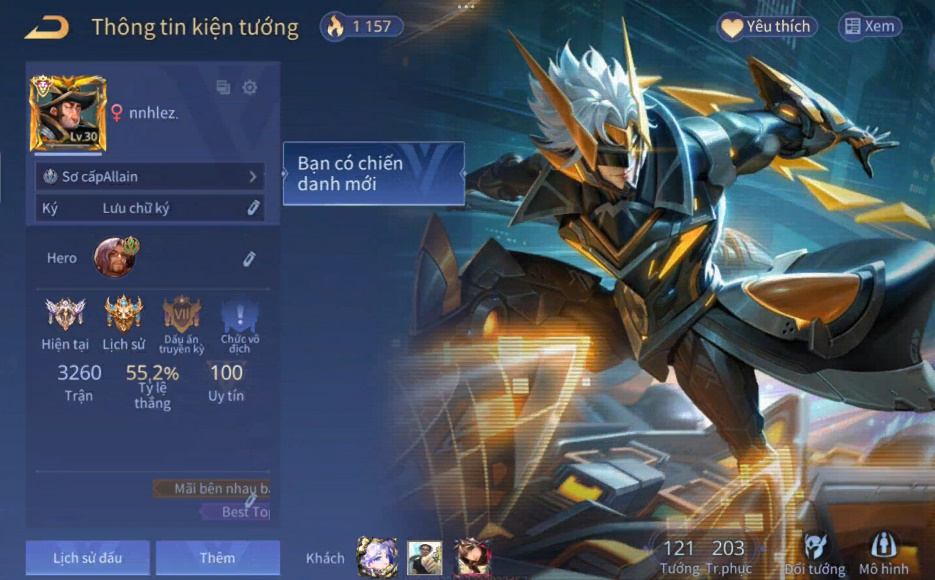Click the copy icon beside settings gear
This screenshot has width=935, height=580.
[223, 88]
